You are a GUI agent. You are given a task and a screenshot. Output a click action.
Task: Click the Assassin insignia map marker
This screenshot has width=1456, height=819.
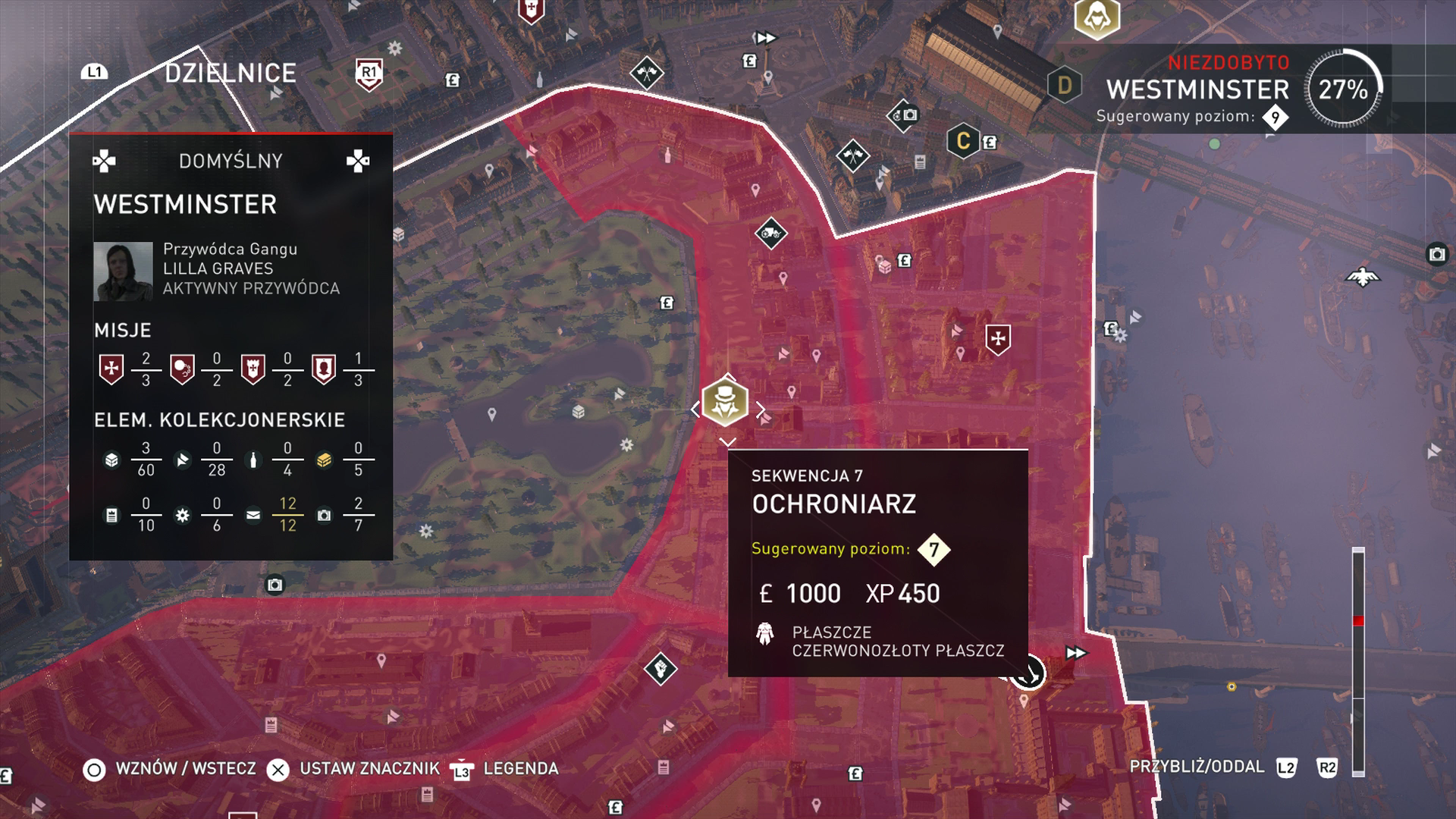(x=1097, y=17)
